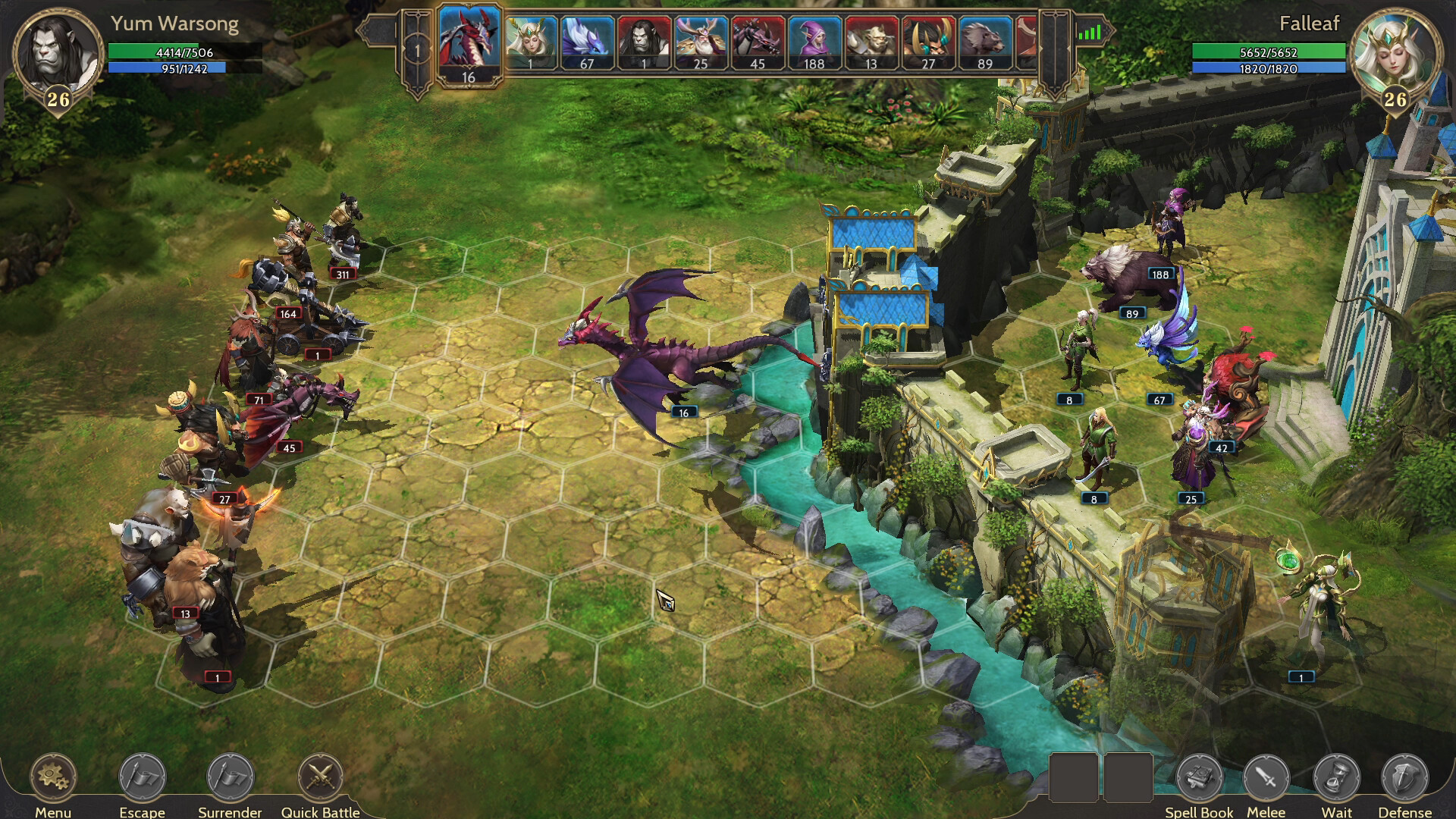Choose the ogre portrait showing 13
The image size is (1456, 819).
(871, 42)
